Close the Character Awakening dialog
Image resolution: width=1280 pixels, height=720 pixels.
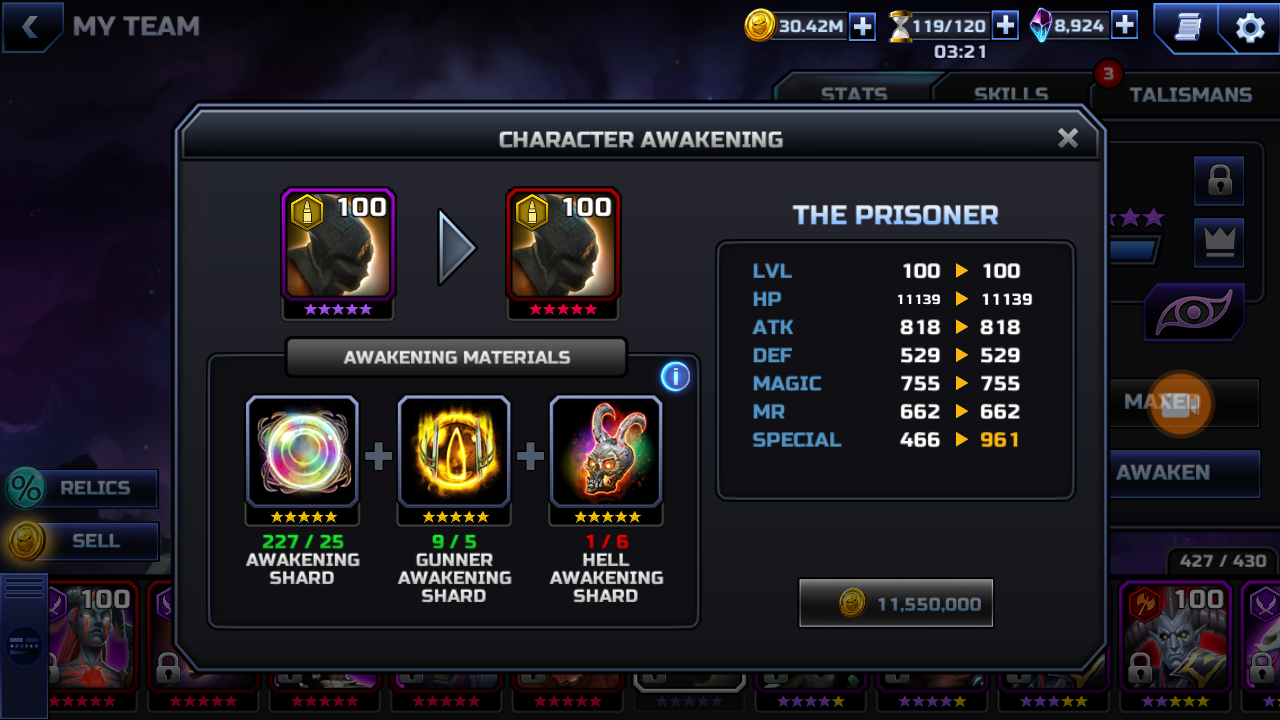click(1068, 138)
